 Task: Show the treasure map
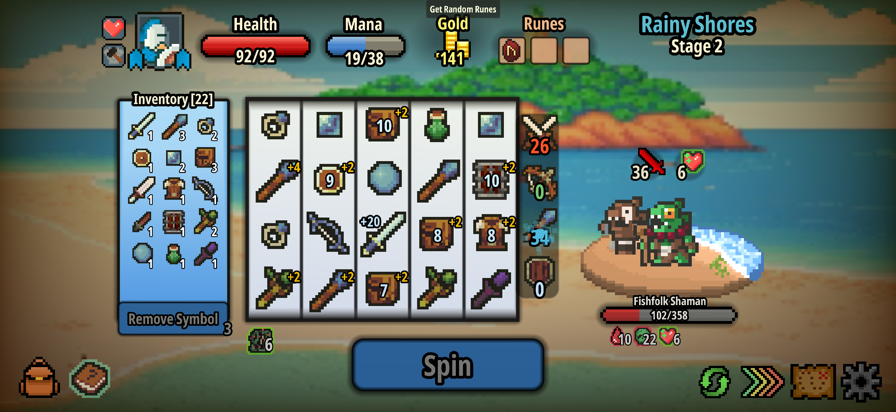(812, 381)
